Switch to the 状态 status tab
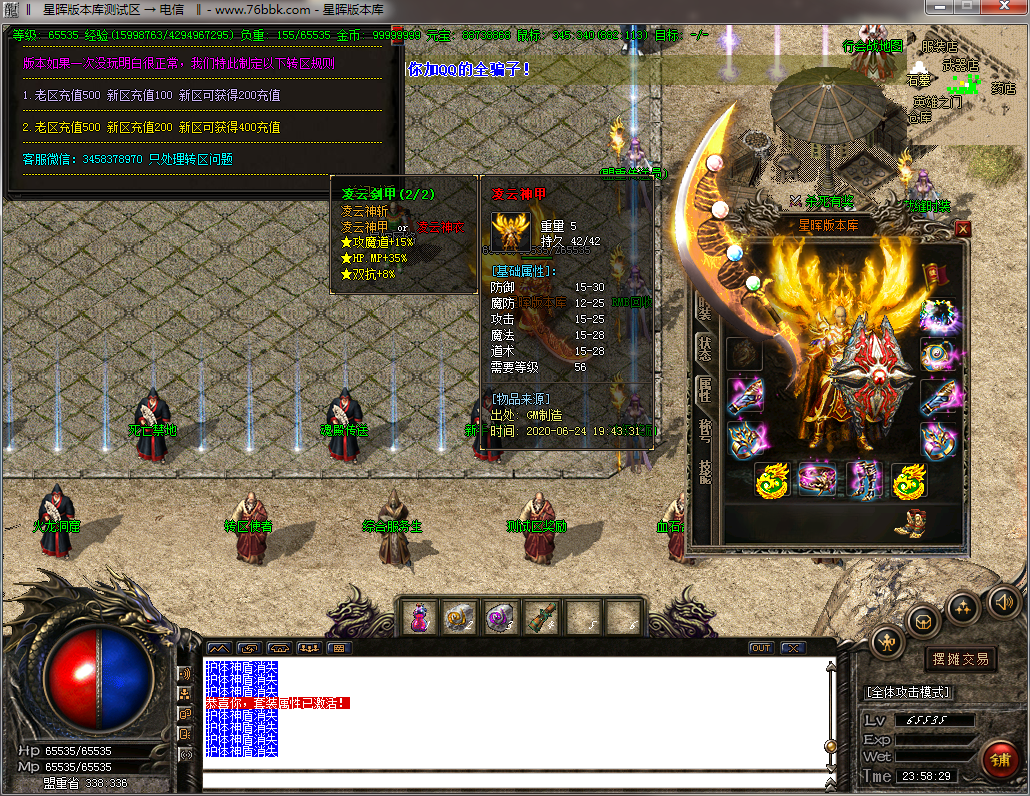 pyautogui.click(x=704, y=350)
